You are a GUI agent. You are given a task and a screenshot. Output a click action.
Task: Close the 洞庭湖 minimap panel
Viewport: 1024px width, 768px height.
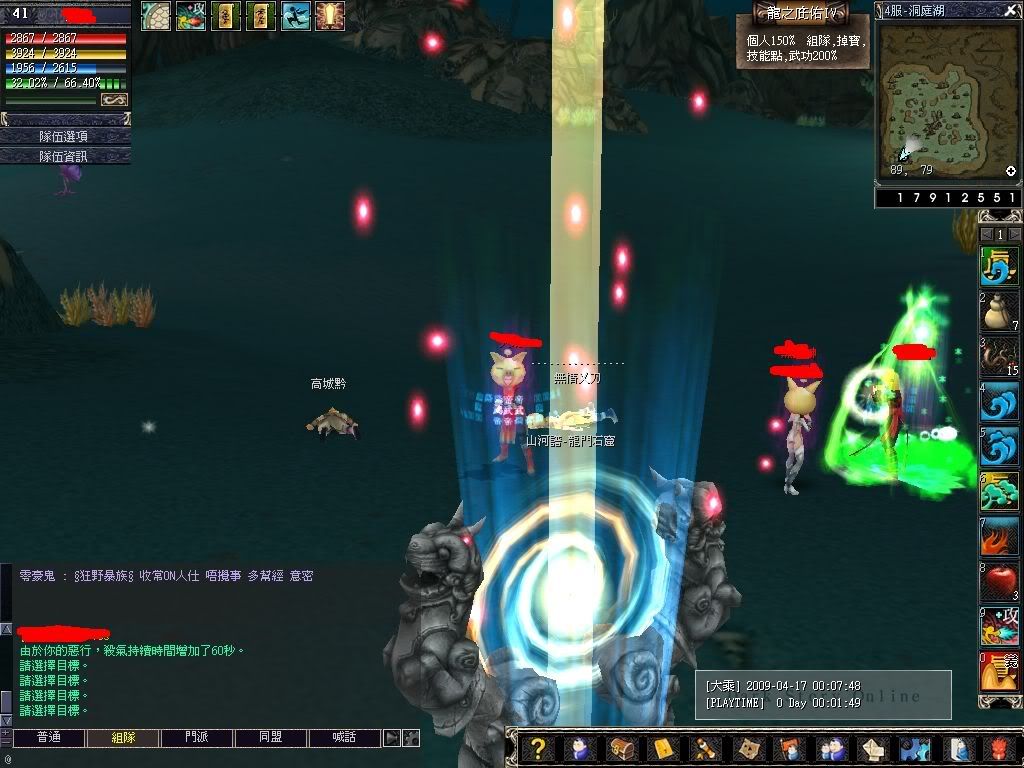[1010, 11]
